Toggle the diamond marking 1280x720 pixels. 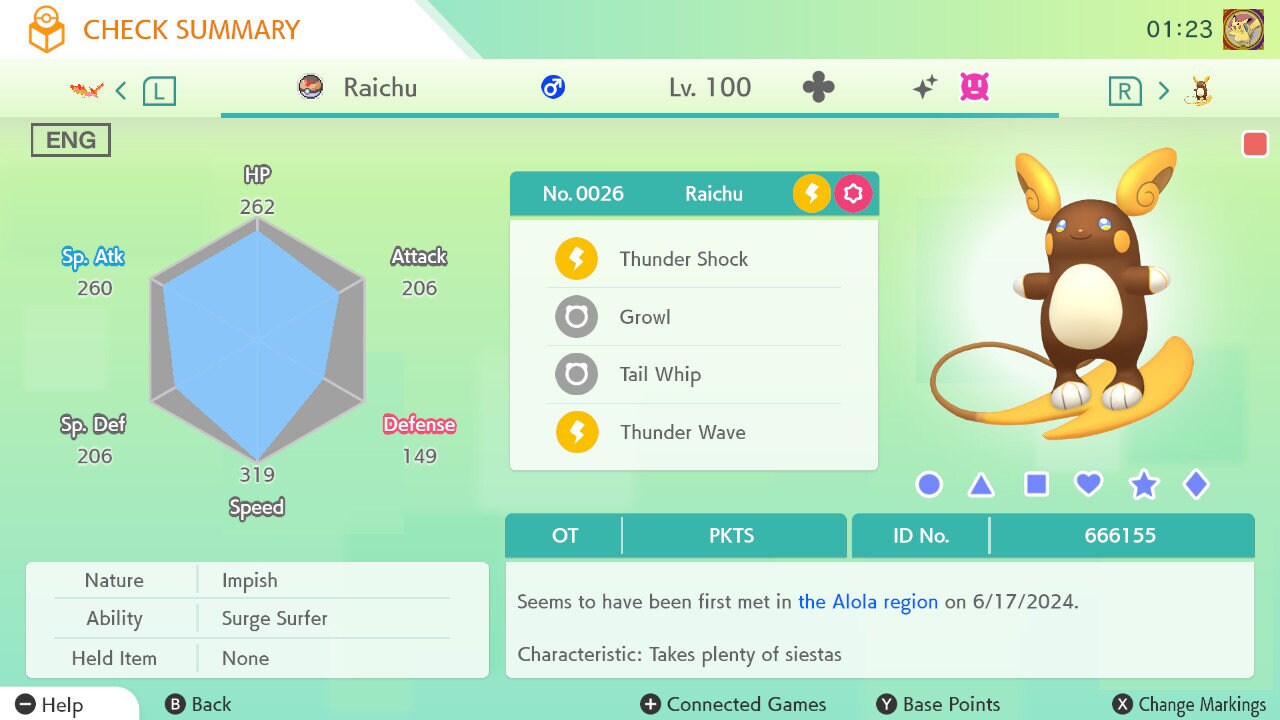tap(1196, 485)
